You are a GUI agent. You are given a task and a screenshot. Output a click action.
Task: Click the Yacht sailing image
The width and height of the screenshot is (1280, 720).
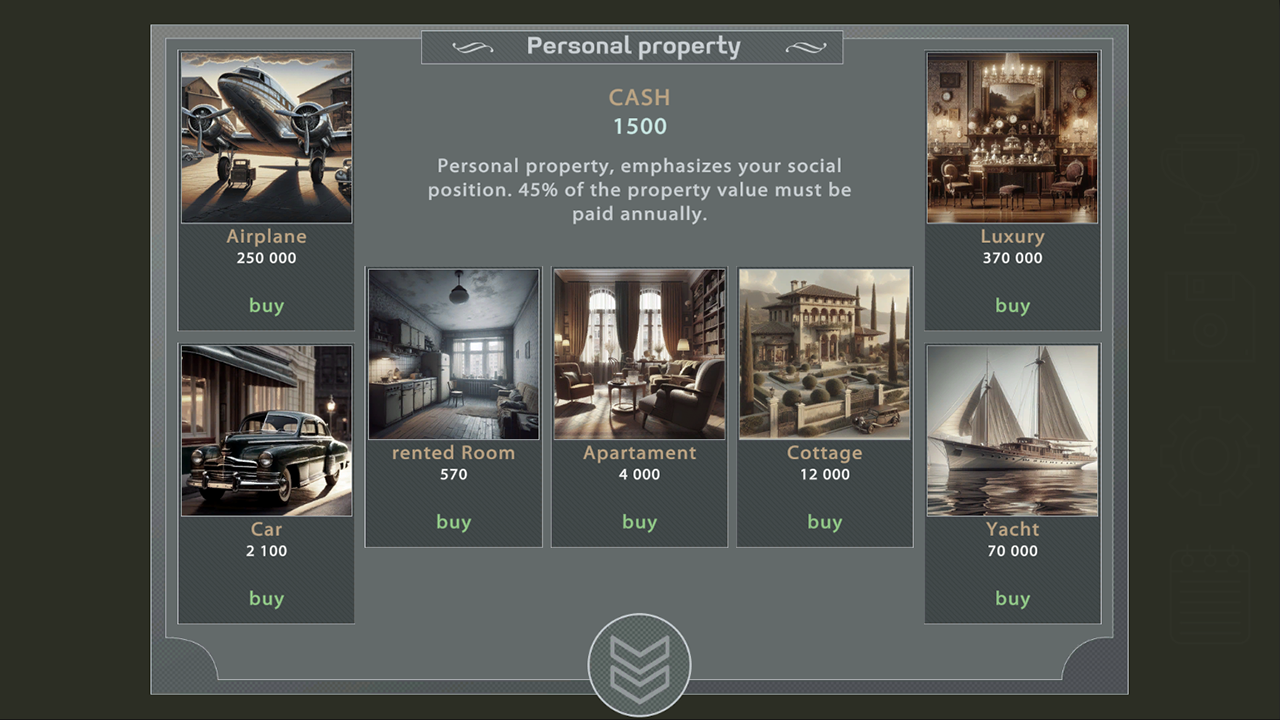pos(1012,430)
